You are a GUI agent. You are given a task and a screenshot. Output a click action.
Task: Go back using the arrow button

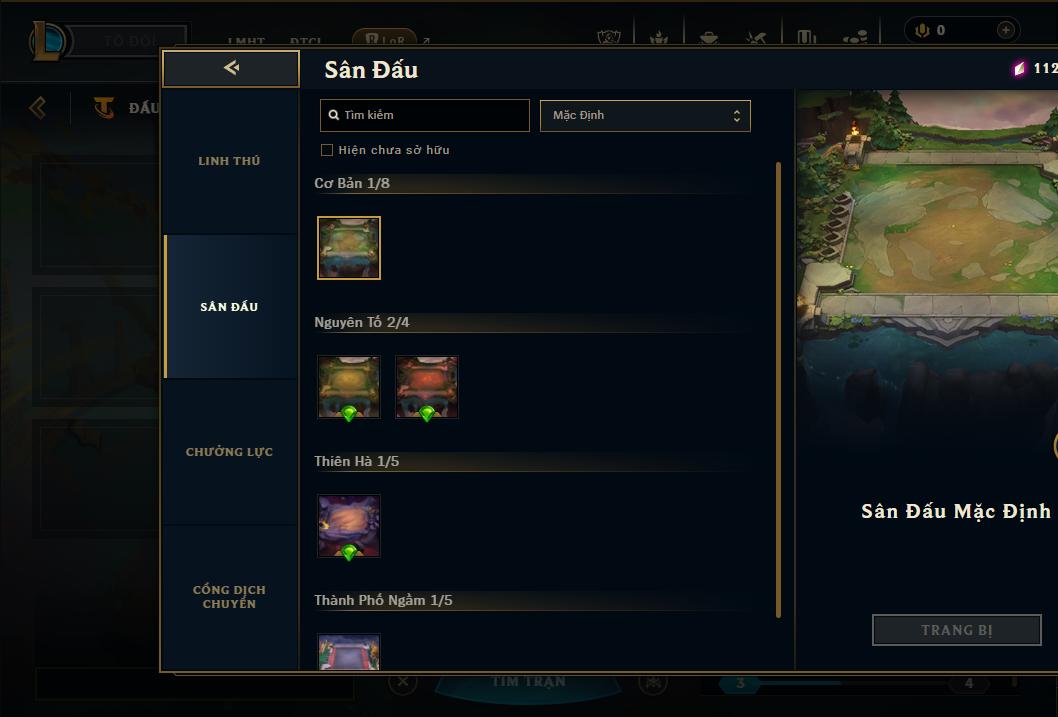pyautogui.click(x=231, y=68)
